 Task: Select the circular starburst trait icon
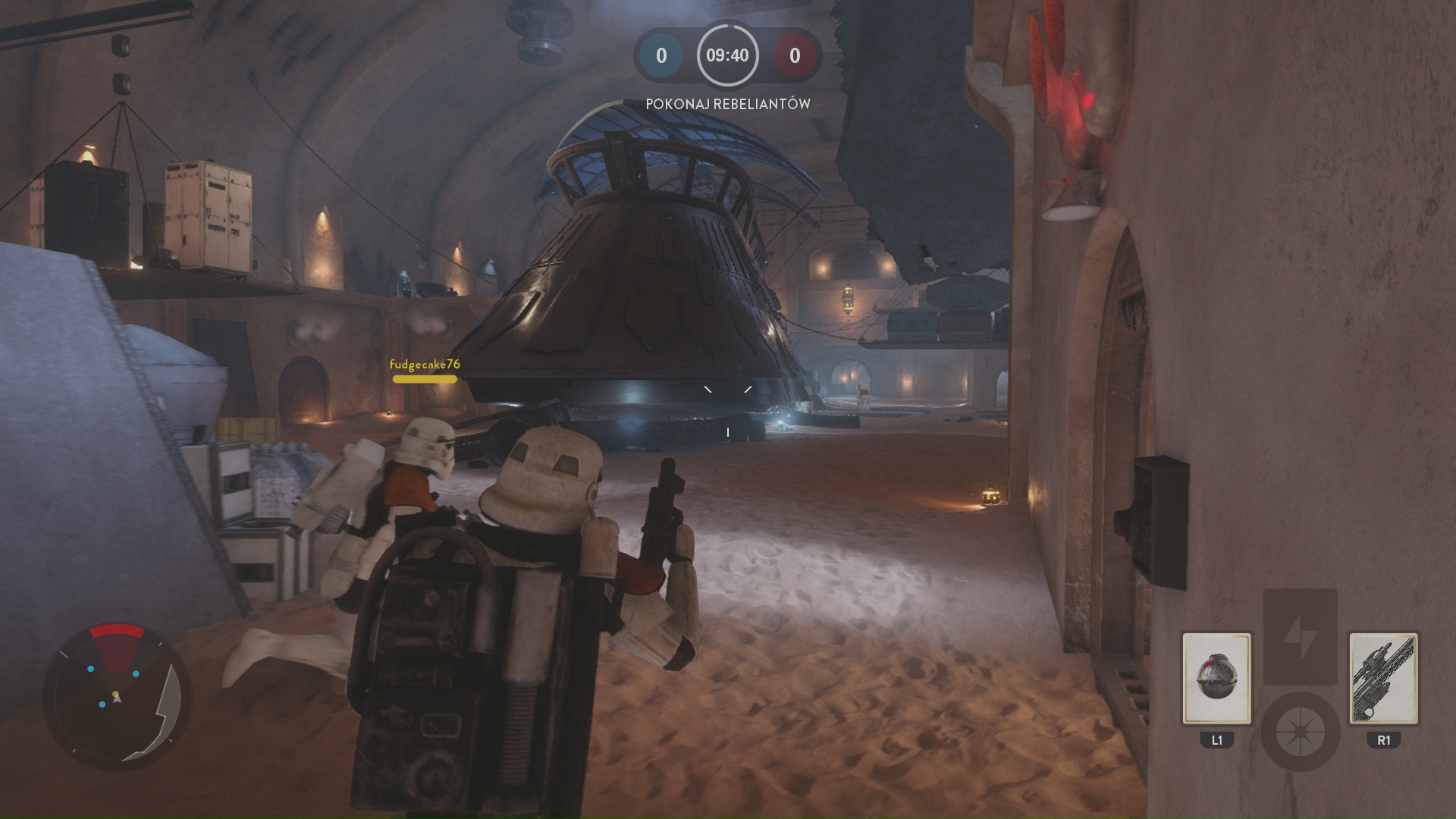click(x=1300, y=732)
